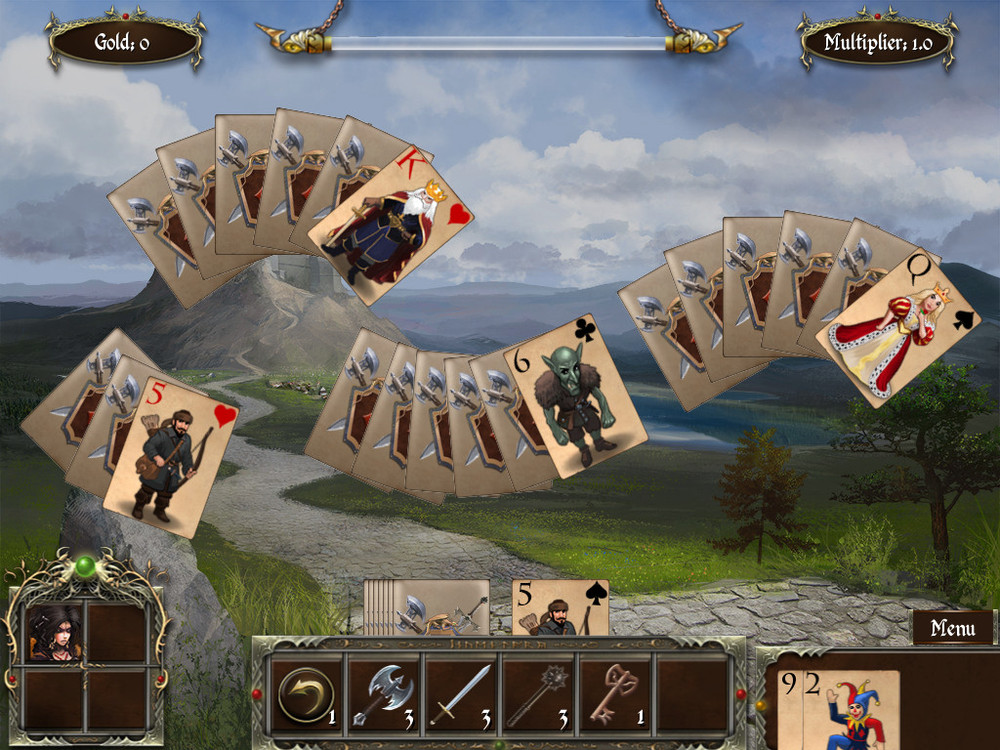Select the Queen of Spades card
Image resolution: width=1000 pixels, height=750 pixels.
tap(897, 326)
